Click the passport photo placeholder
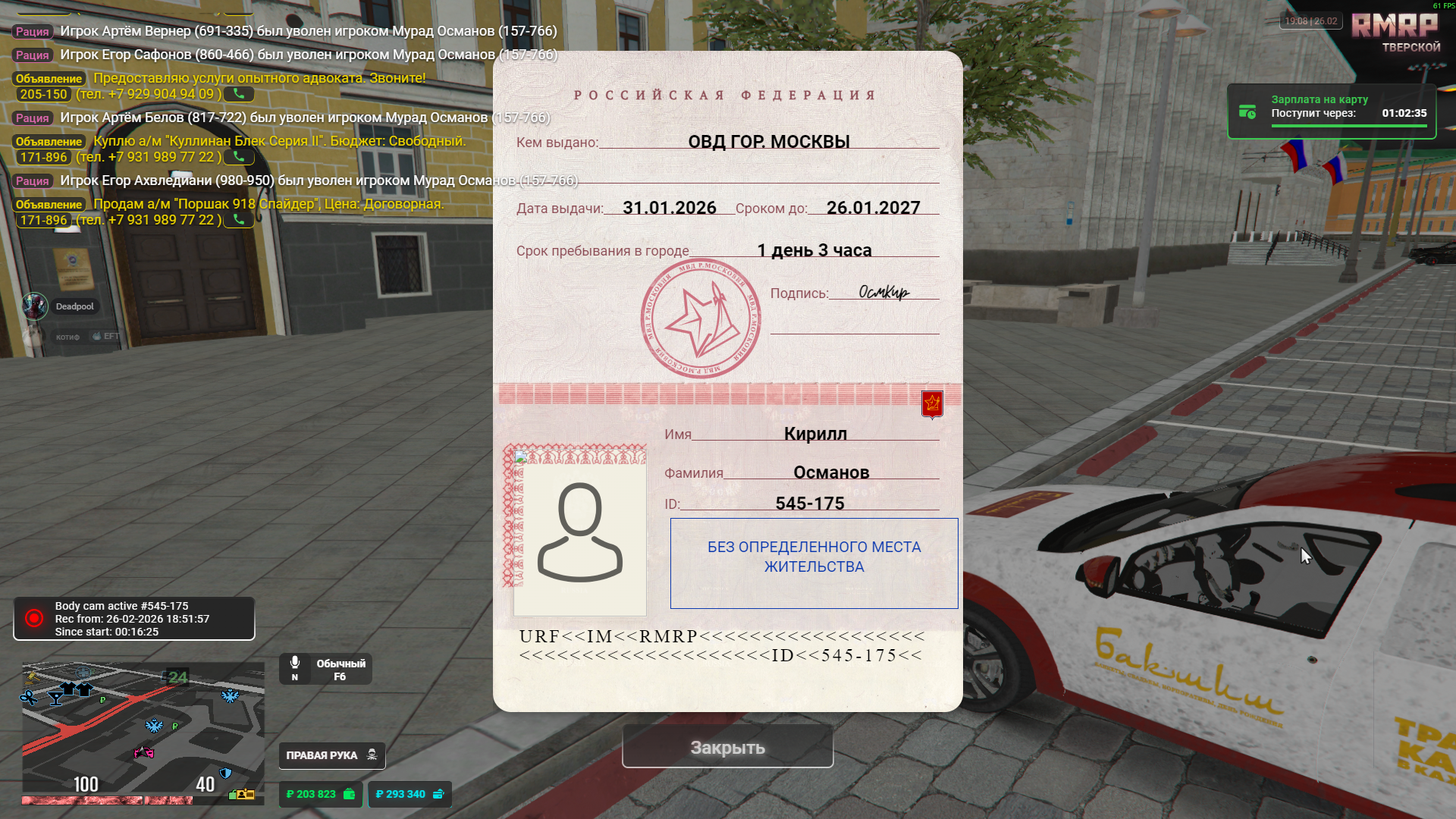1456x819 pixels. point(579,533)
